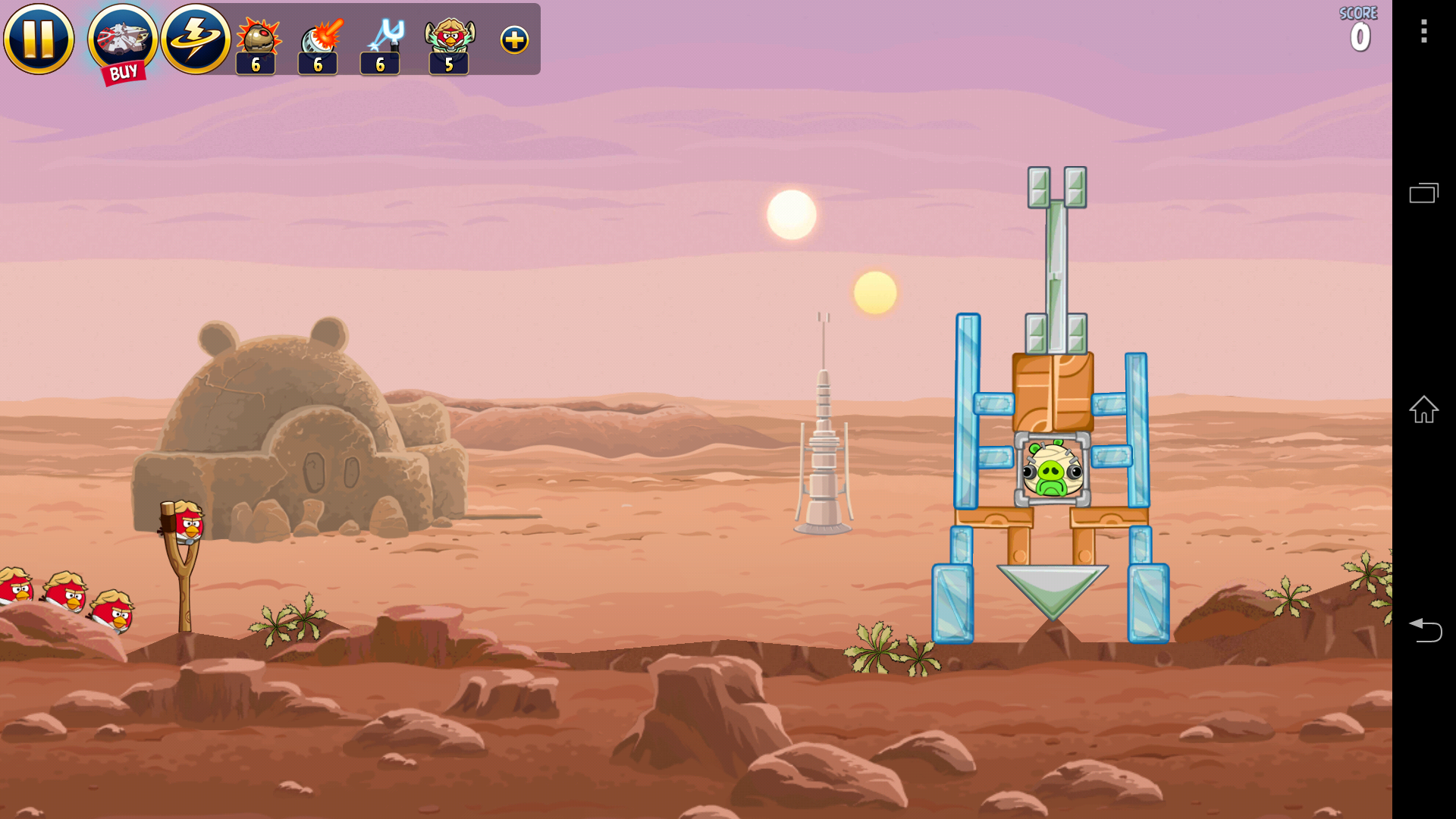Toggle the lightning bolt power-ups panel
Screen dimensions: 1456x819
[x=196, y=39]
